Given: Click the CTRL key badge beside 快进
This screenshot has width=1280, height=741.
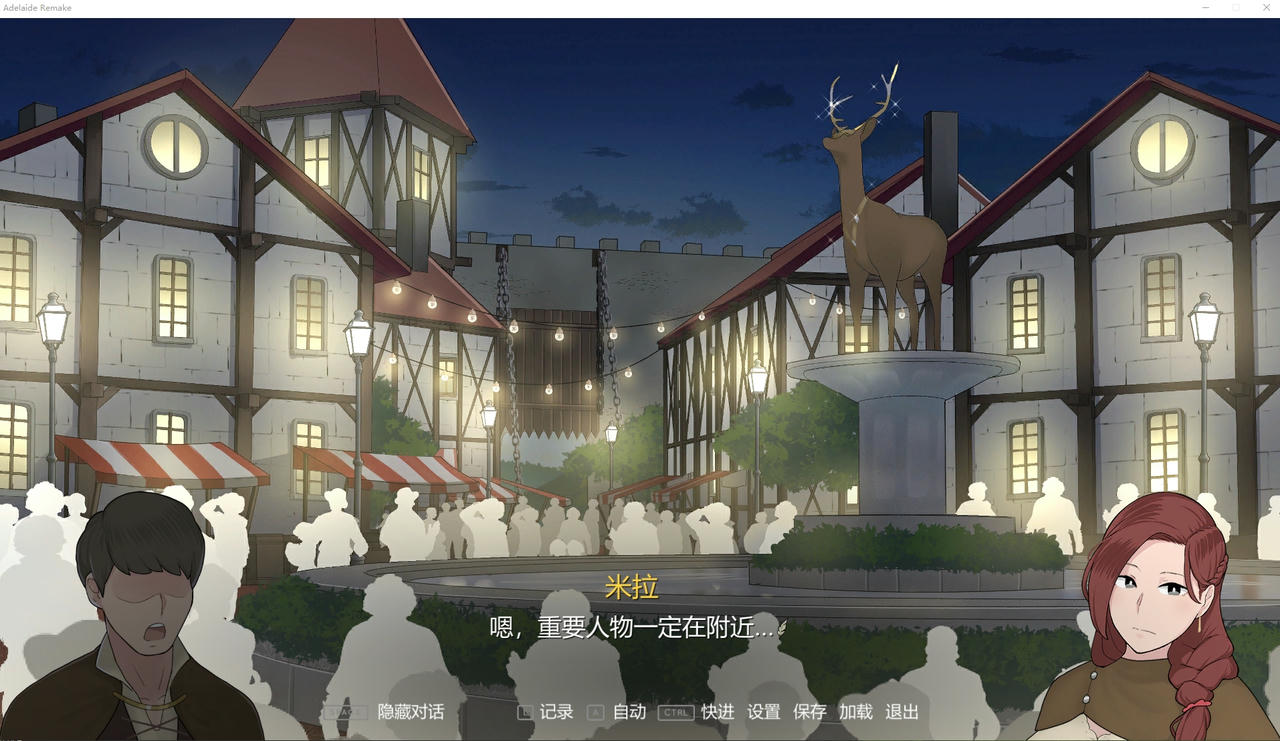Looking at the screenshot, I should click(675, 713).
